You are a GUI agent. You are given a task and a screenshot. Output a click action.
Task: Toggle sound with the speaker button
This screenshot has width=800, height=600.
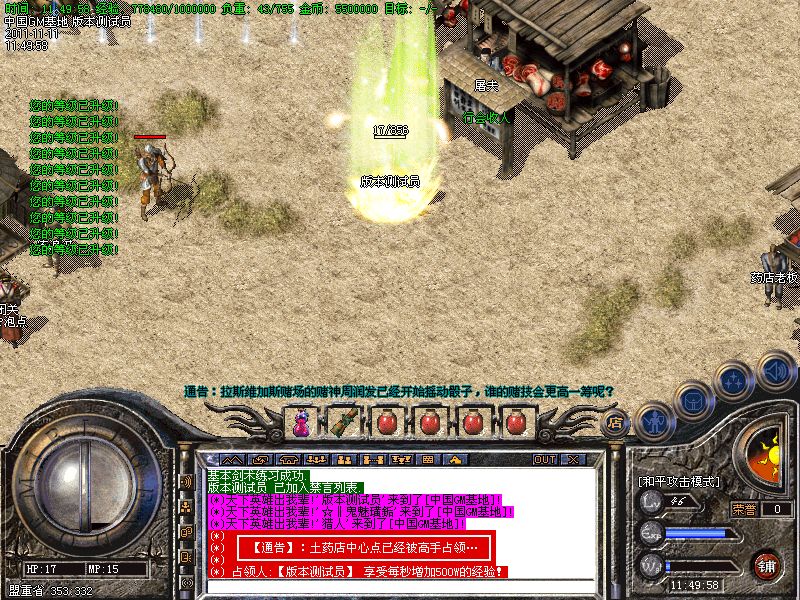[775, 371]
